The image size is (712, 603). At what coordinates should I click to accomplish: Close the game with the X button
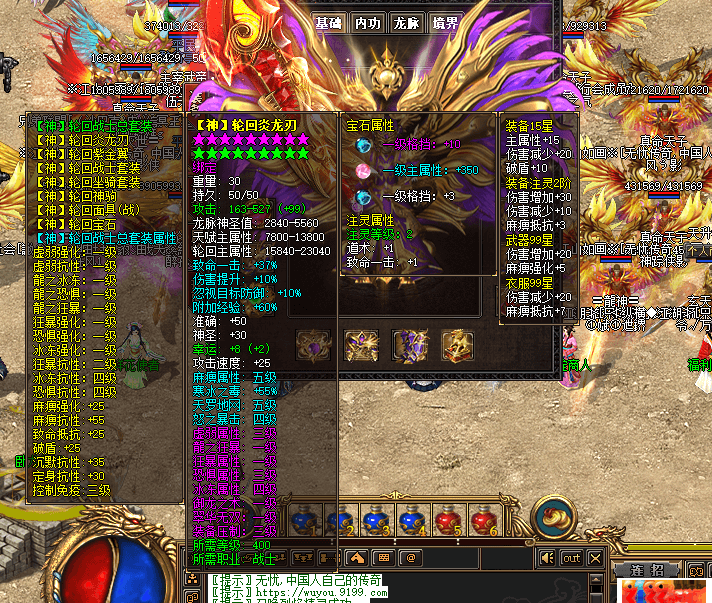coord(596,558)
